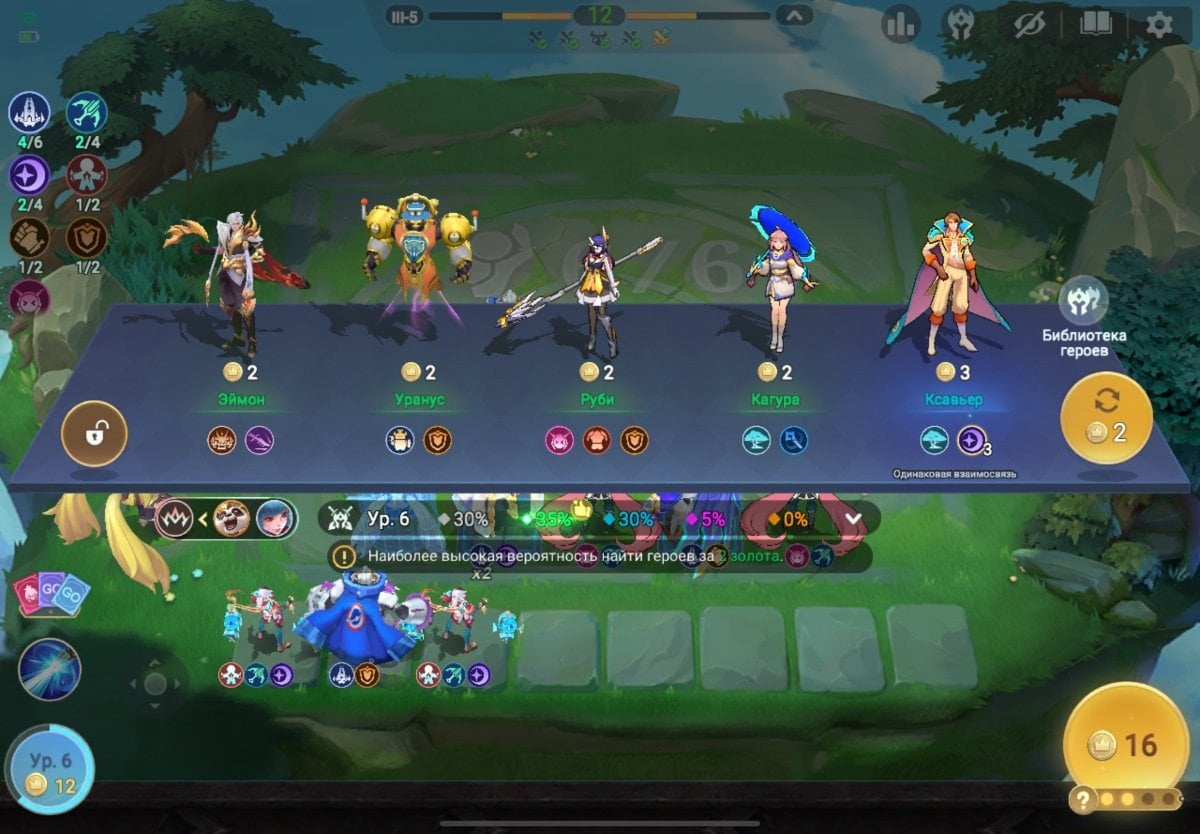Toggle the shop lock padlock button
Image resolution: width=1200 pixels, height=834 pixels.
tap(94, 434)
